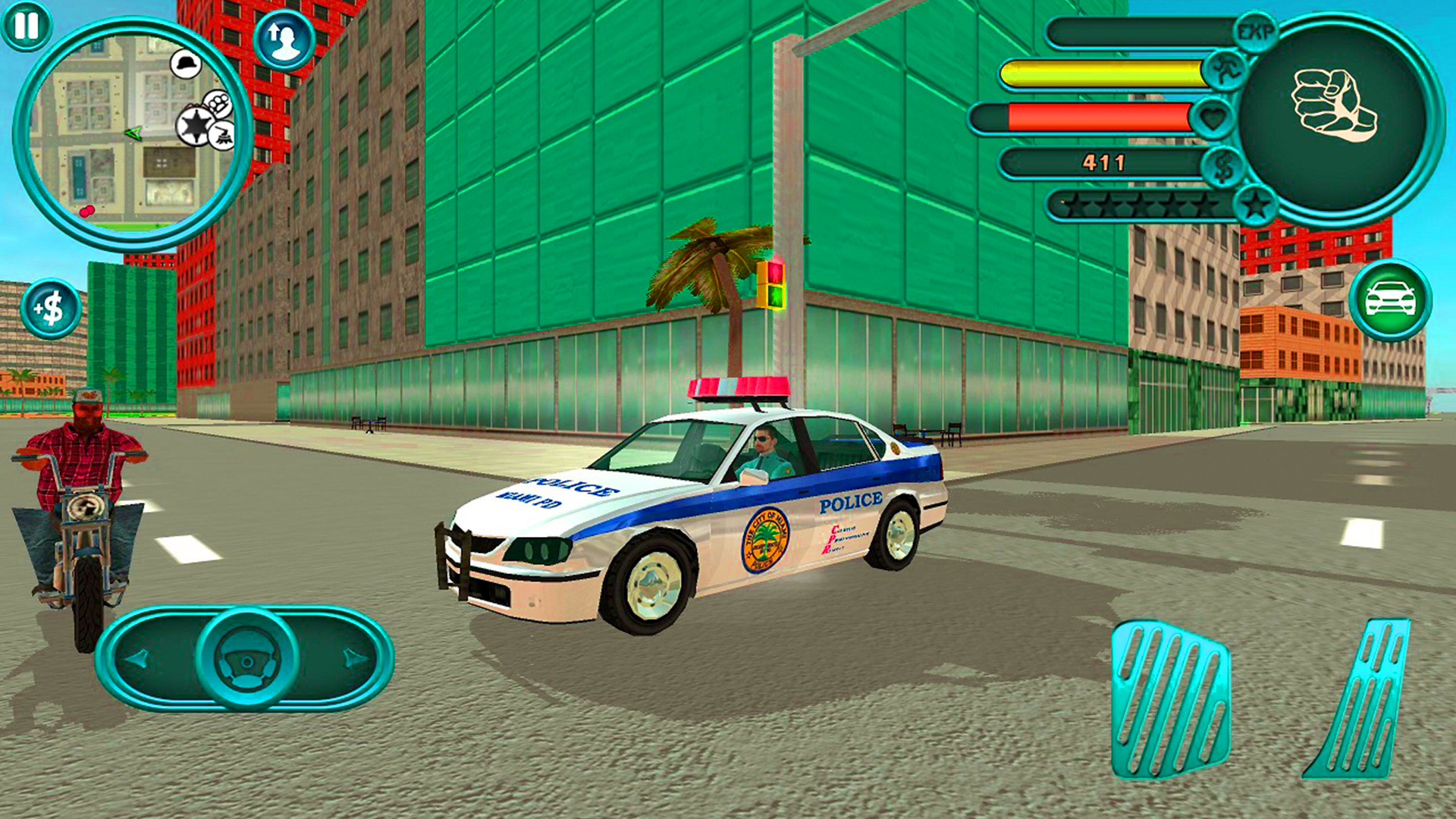Image resolution: width=1456 pixels, height=819 pixels.
Task: Select the sheriff star minimap marker
Action: point(194,124)
